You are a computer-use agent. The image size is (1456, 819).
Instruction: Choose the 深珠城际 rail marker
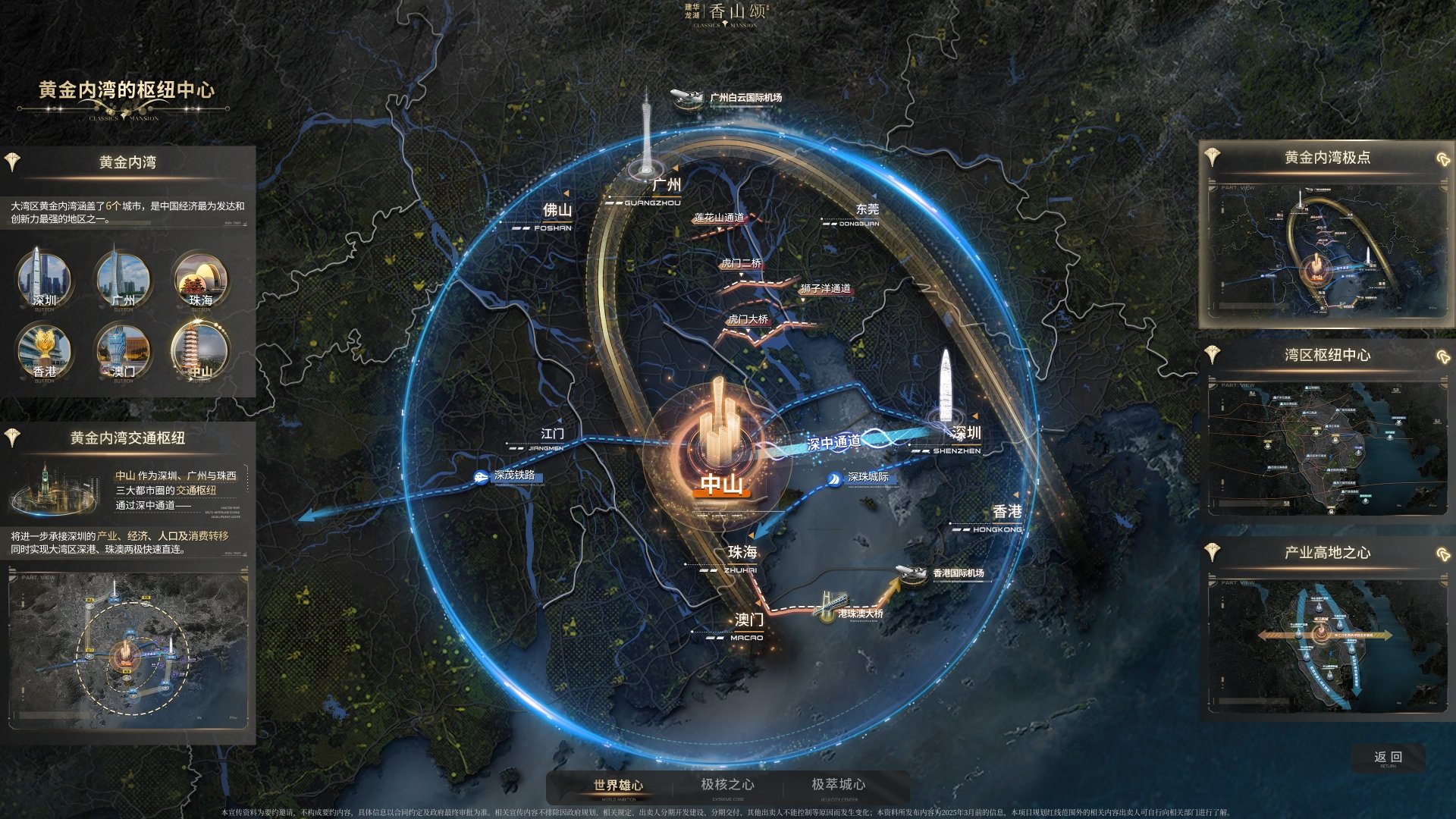pyautogui.click(x=861, y=478)
